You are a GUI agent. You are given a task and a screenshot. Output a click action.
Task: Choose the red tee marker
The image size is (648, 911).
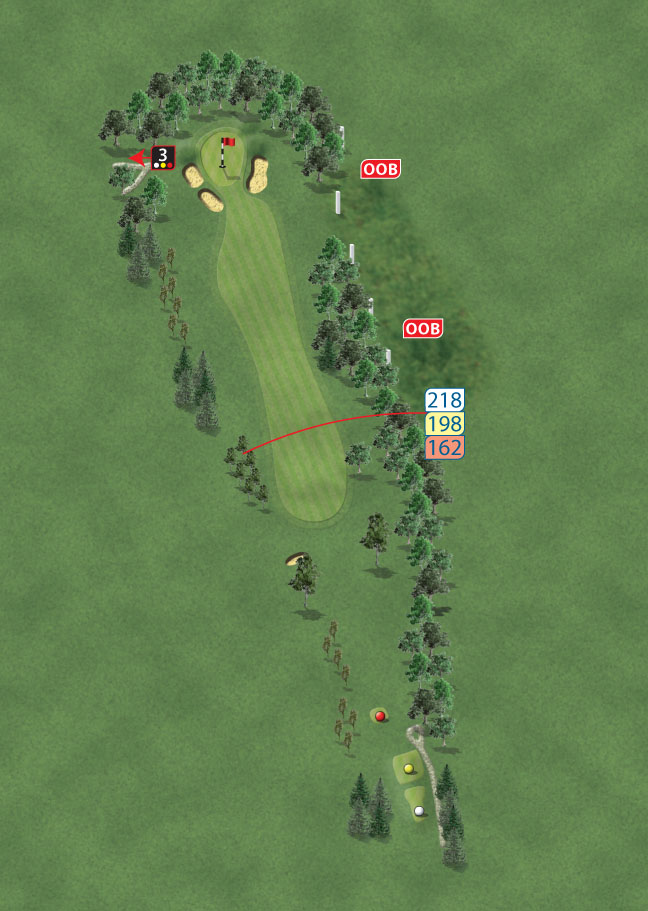point(380,715)
